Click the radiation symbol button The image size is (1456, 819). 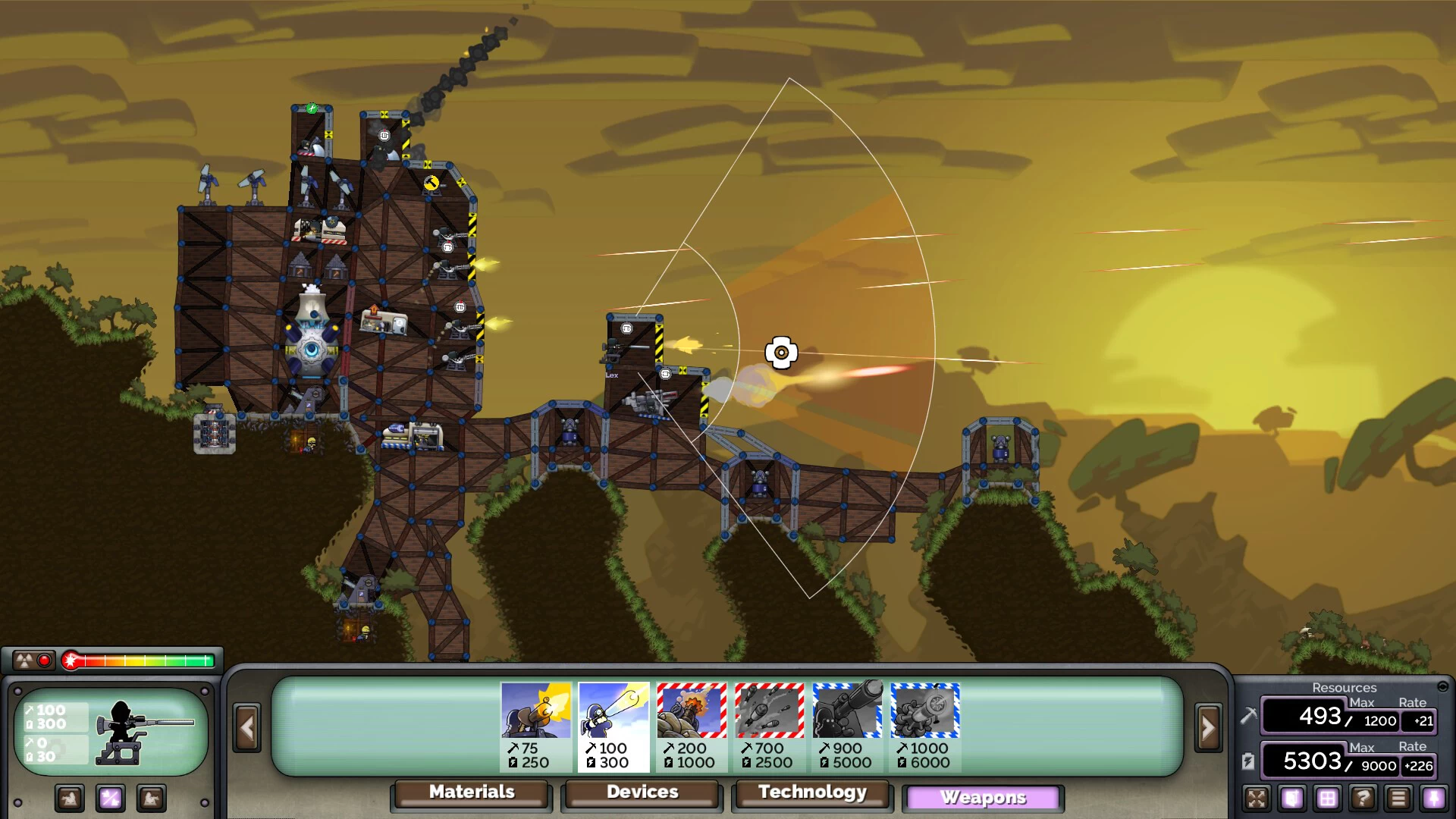[24, 661]
